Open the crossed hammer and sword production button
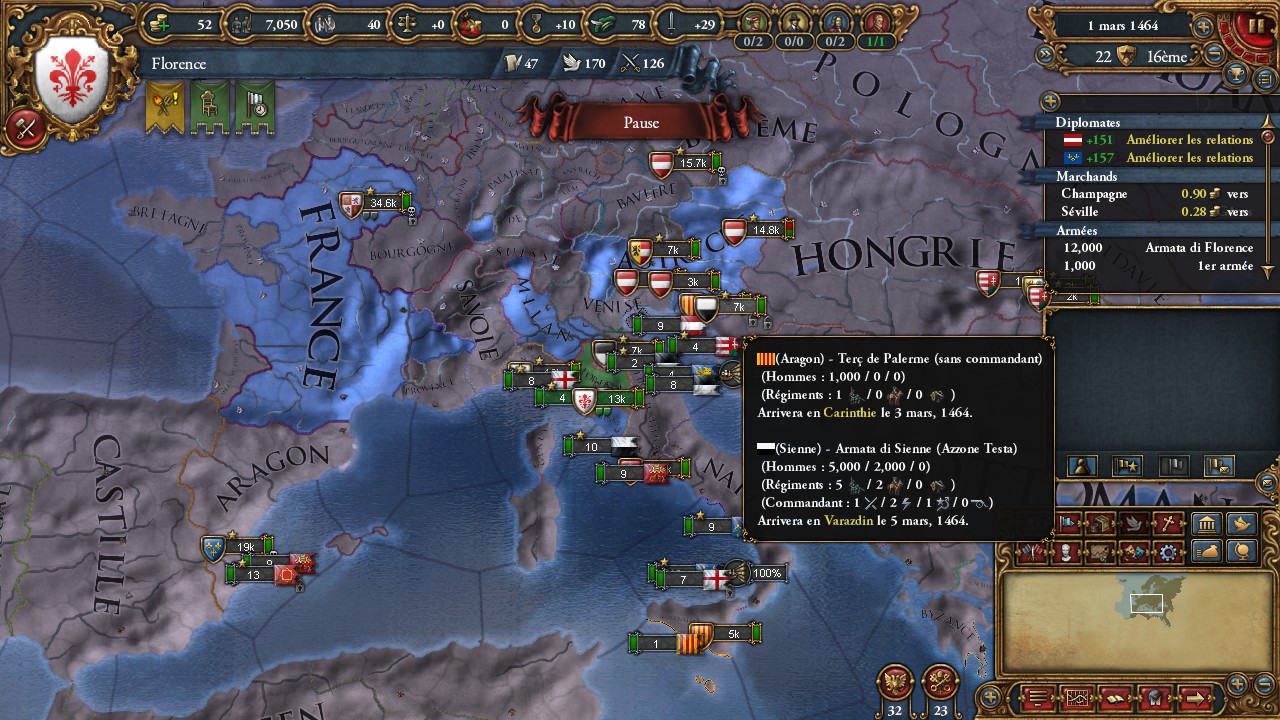1280x720 pixels. (26, 128)
